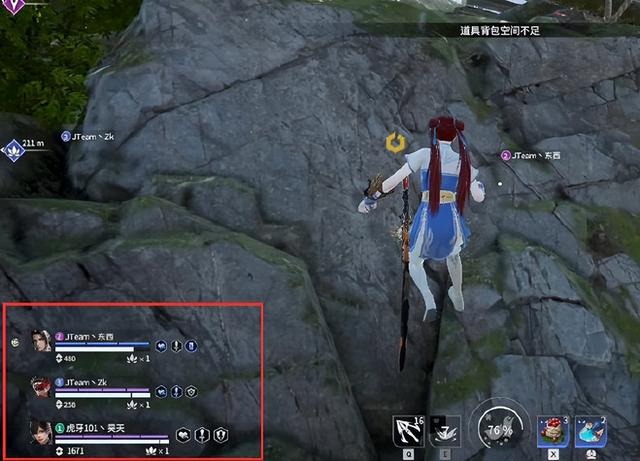Click the blue waypoint marker showing 211 m
Image resolution: width=640 pixels, height=461 pixels.
pyautogui.click(x=15, y=149)
